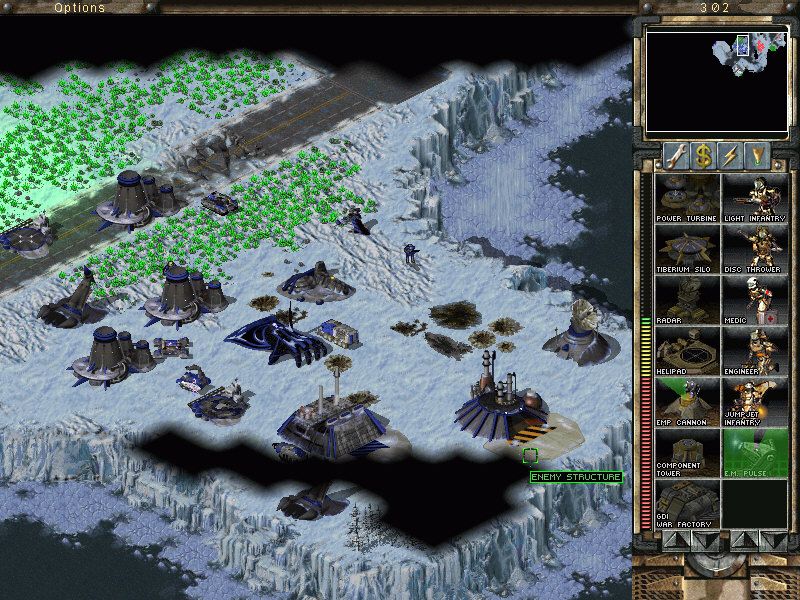Train a Medic
800x600 pixels.
click(x=754, y=300)
